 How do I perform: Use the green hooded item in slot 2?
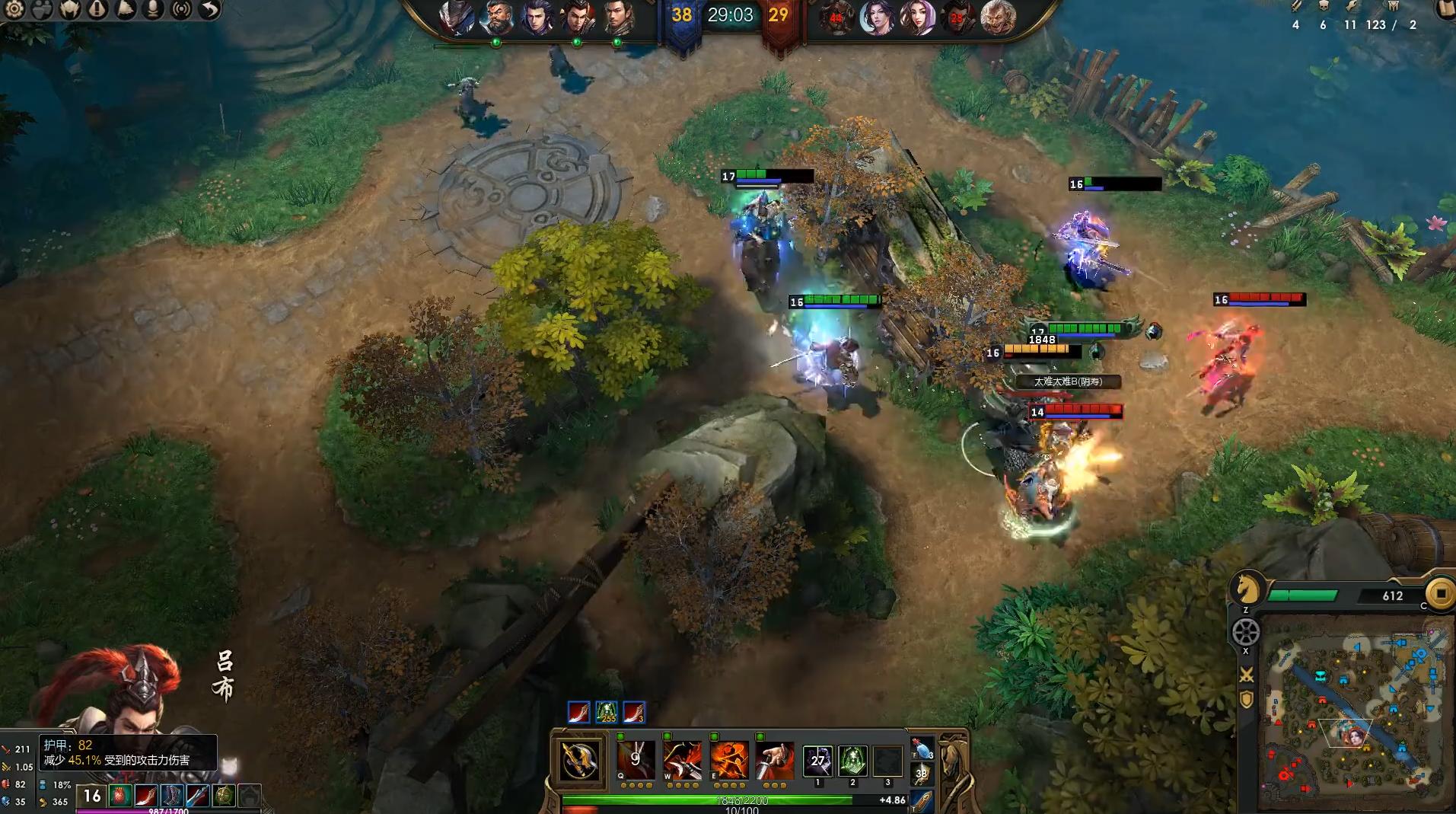(x=852, y=760)
